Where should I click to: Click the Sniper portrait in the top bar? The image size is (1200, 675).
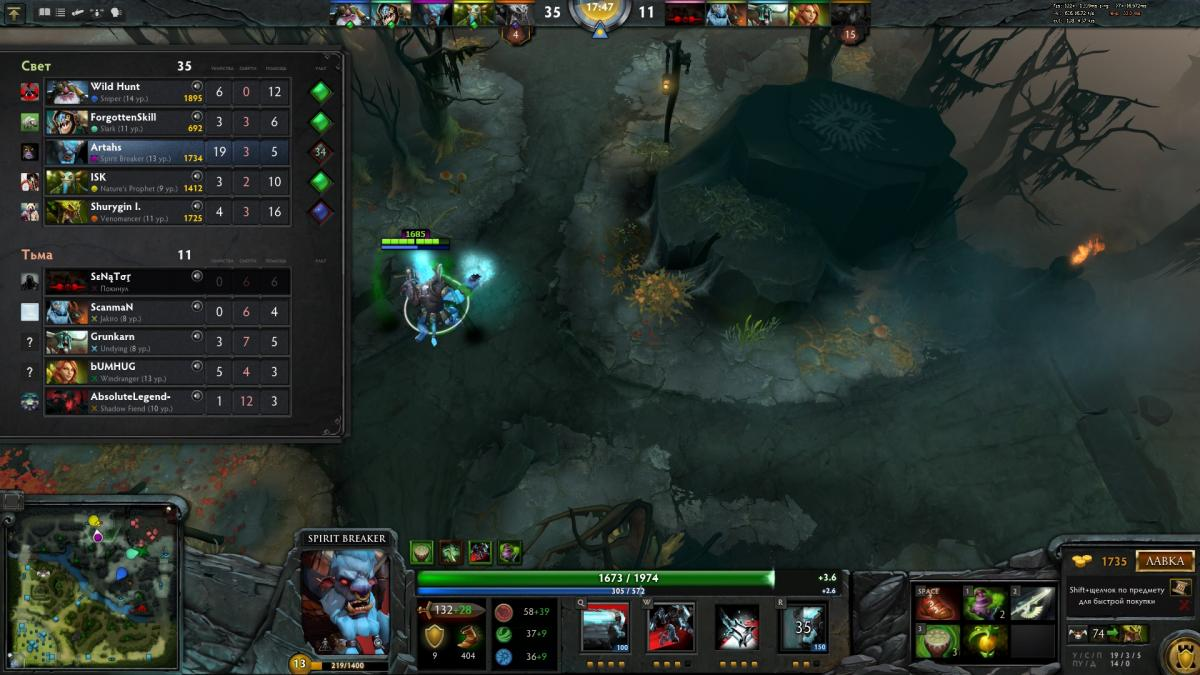pos(351,14)
